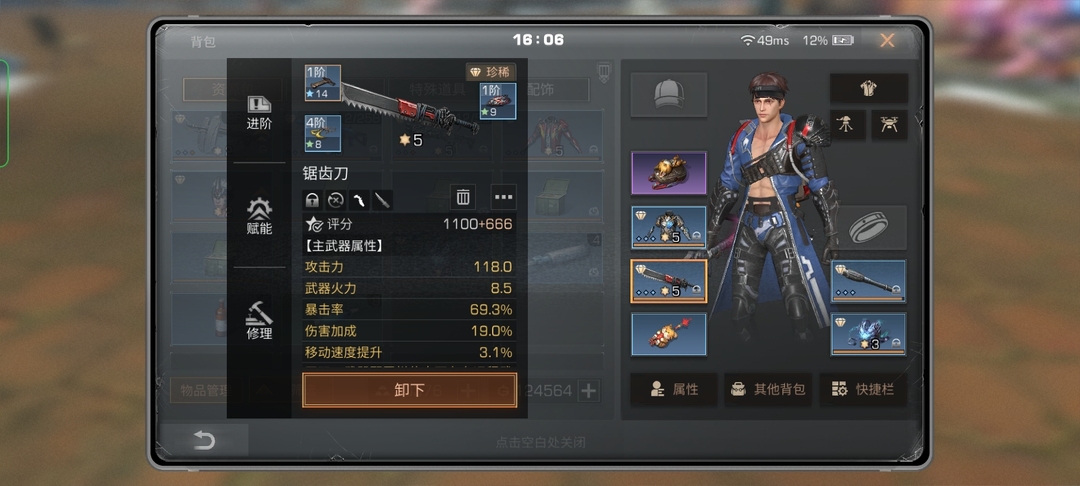This screenshot has height=486, width=1080.
Task: Select the empty cap helmet slot
Action: [668, 94]
